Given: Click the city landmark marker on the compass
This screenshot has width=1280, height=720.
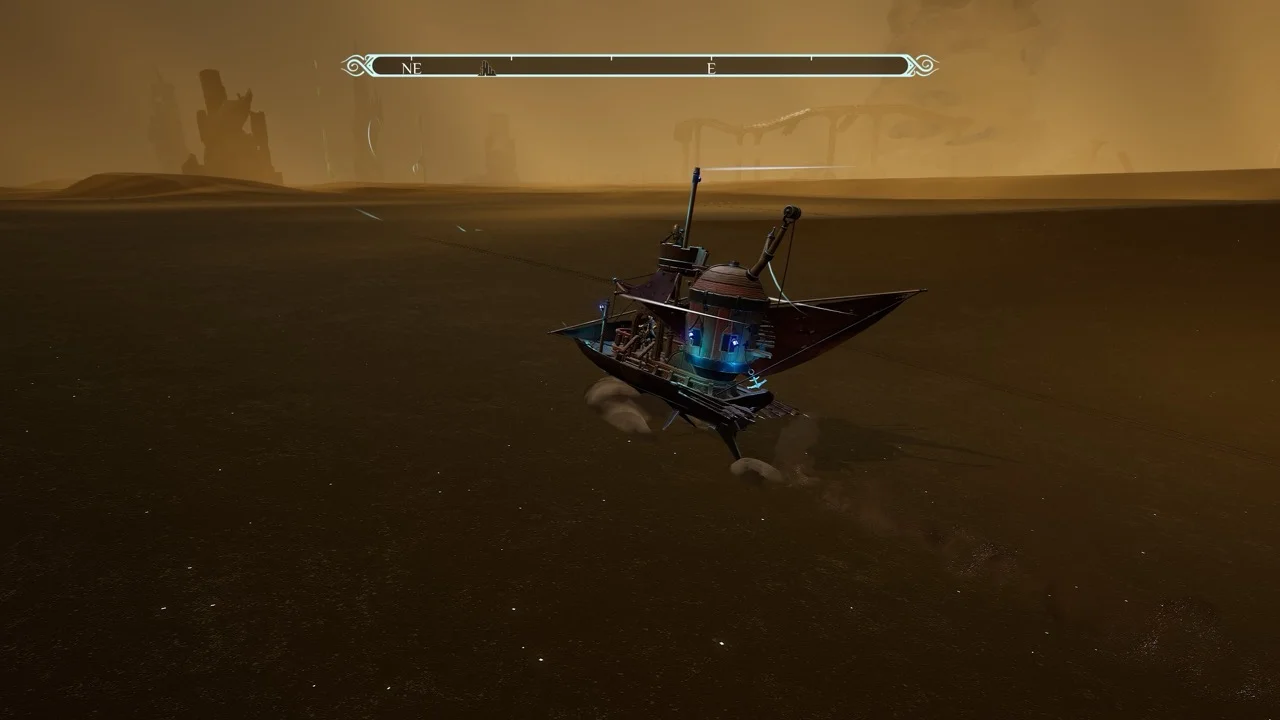Looking at the screenshot, I should point(487,69).
